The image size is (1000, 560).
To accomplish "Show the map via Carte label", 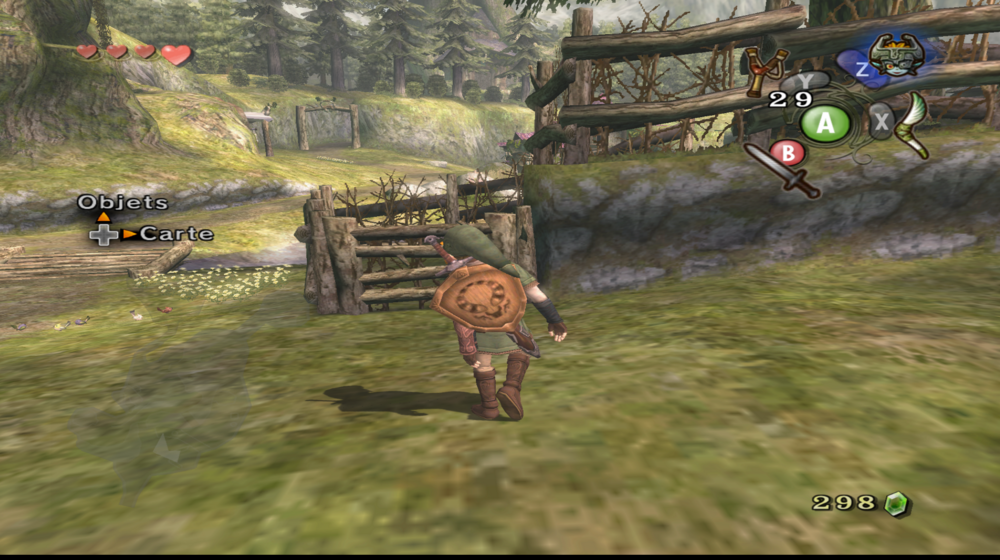I will [x=176, y=234].
